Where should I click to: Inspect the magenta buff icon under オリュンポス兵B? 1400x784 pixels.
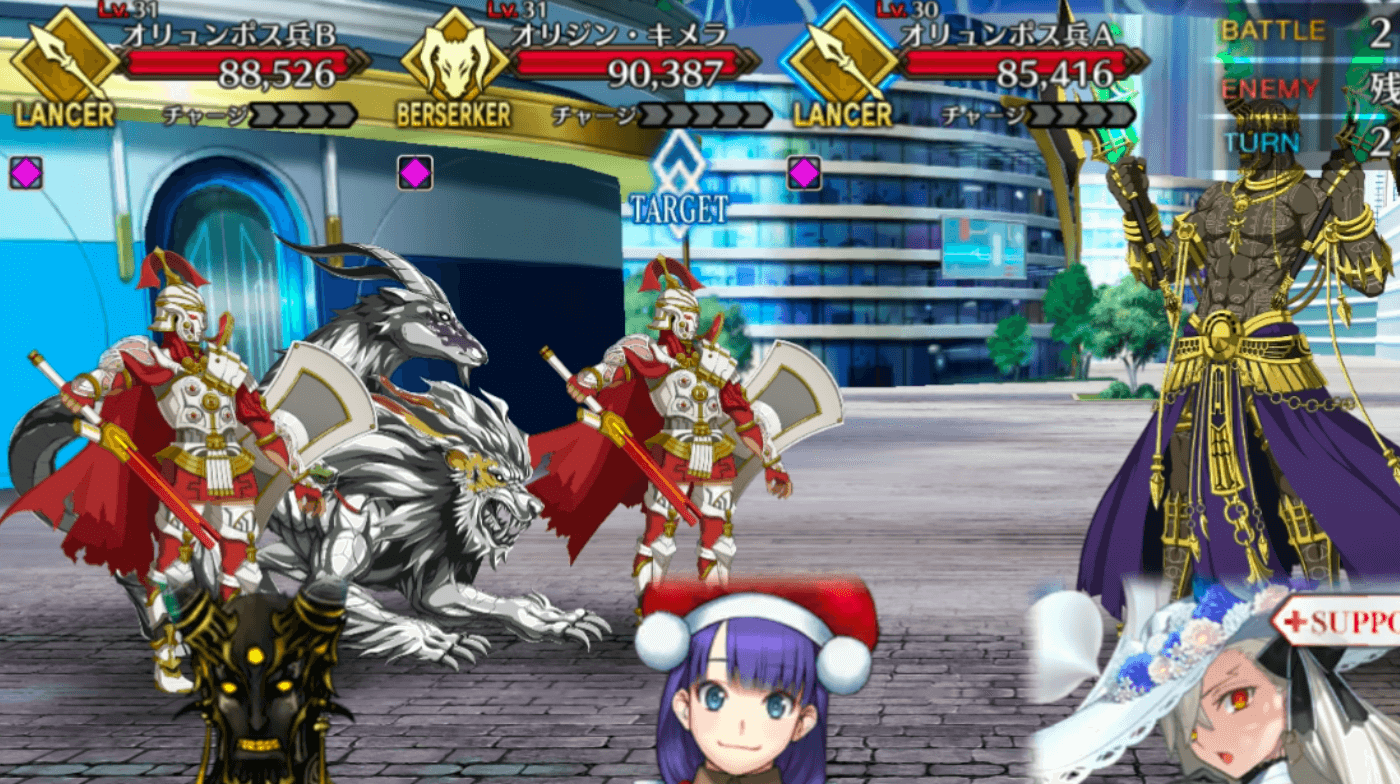26,173
